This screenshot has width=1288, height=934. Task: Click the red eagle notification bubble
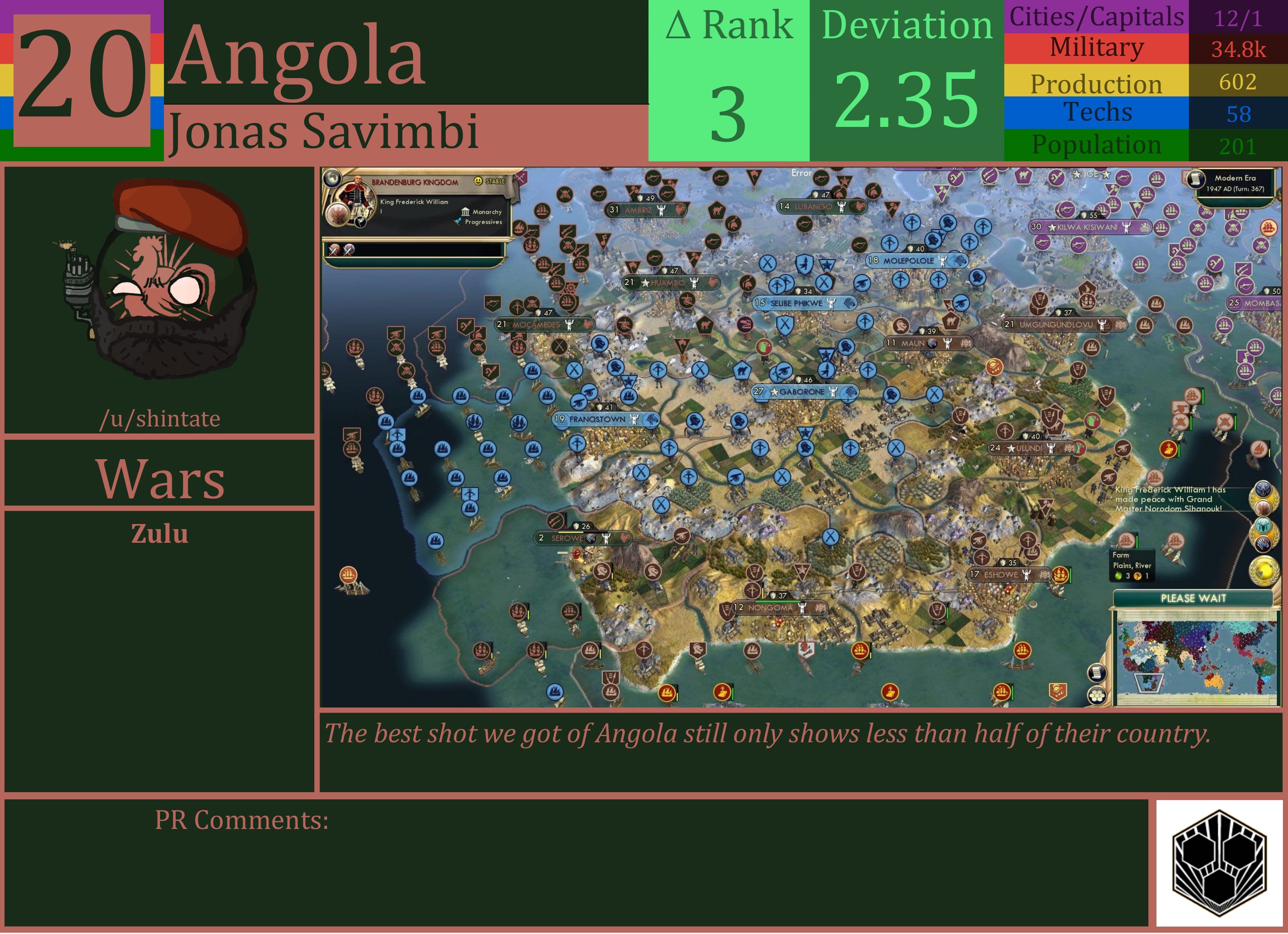[1263, 508]
